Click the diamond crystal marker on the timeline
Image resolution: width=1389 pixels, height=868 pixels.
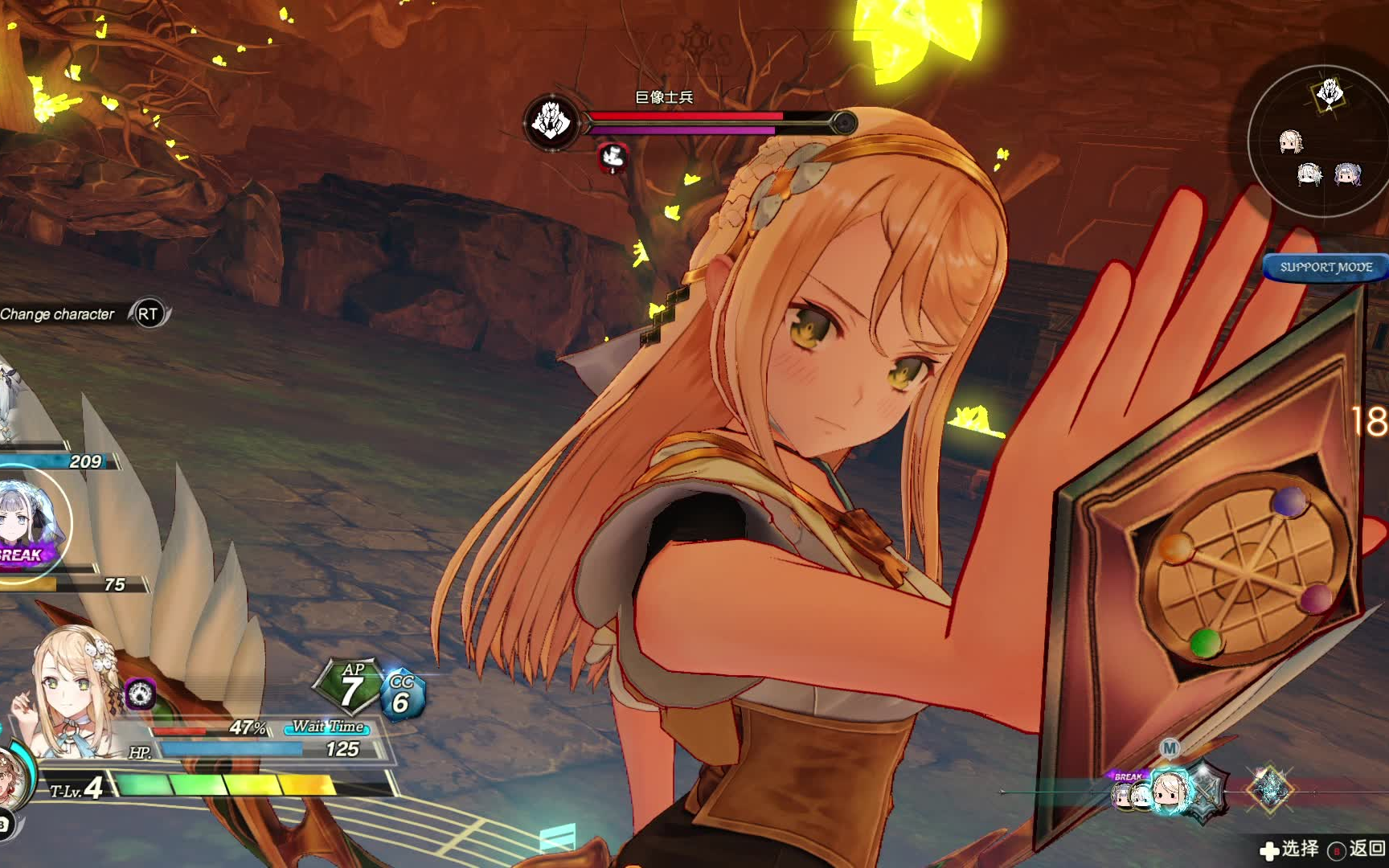click(x=1270, y=789)
